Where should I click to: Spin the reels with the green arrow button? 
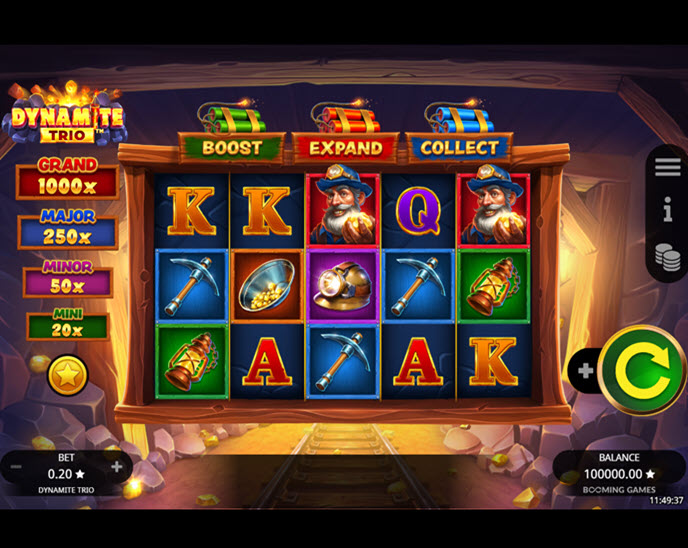click(642, 370)
